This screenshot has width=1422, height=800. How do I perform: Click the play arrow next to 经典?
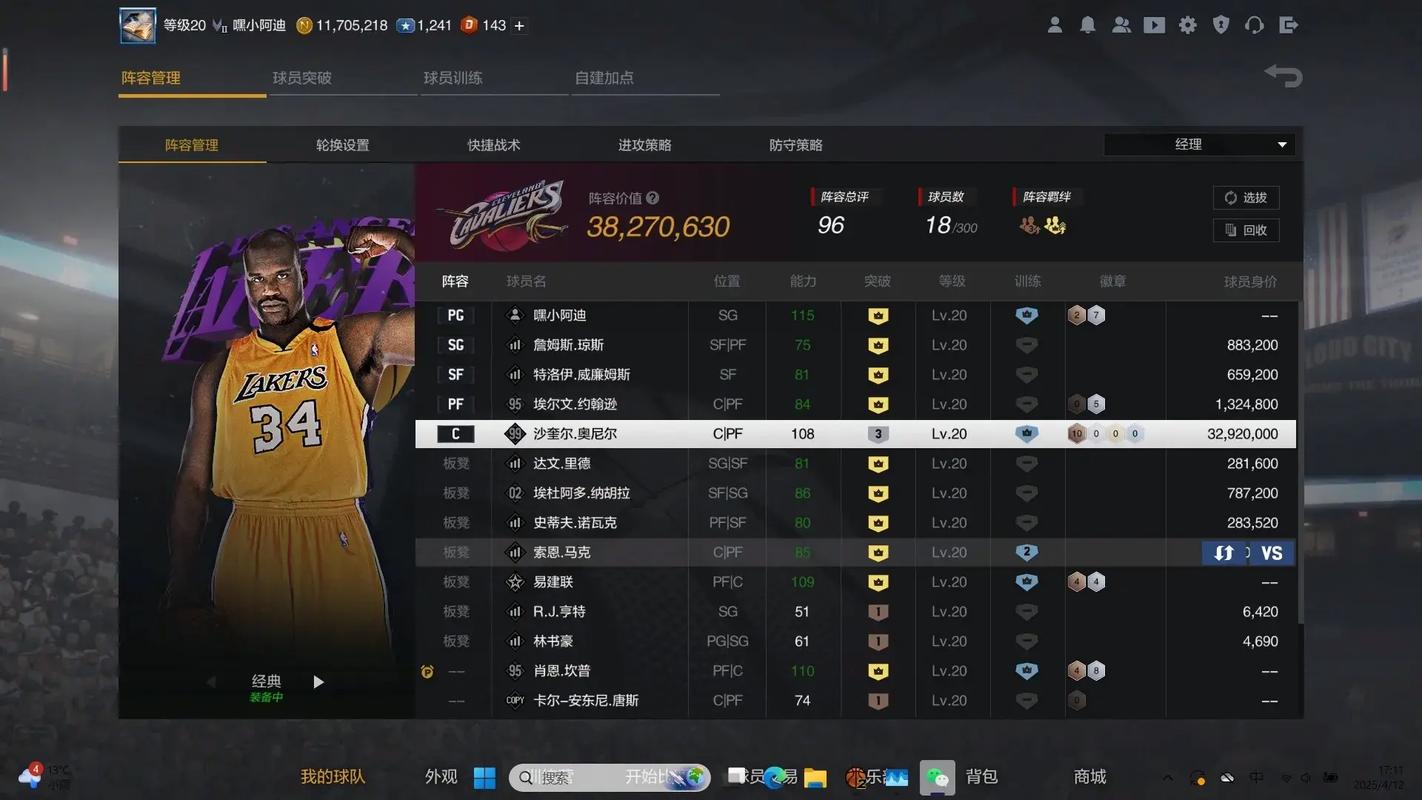[x=318, y=681]
